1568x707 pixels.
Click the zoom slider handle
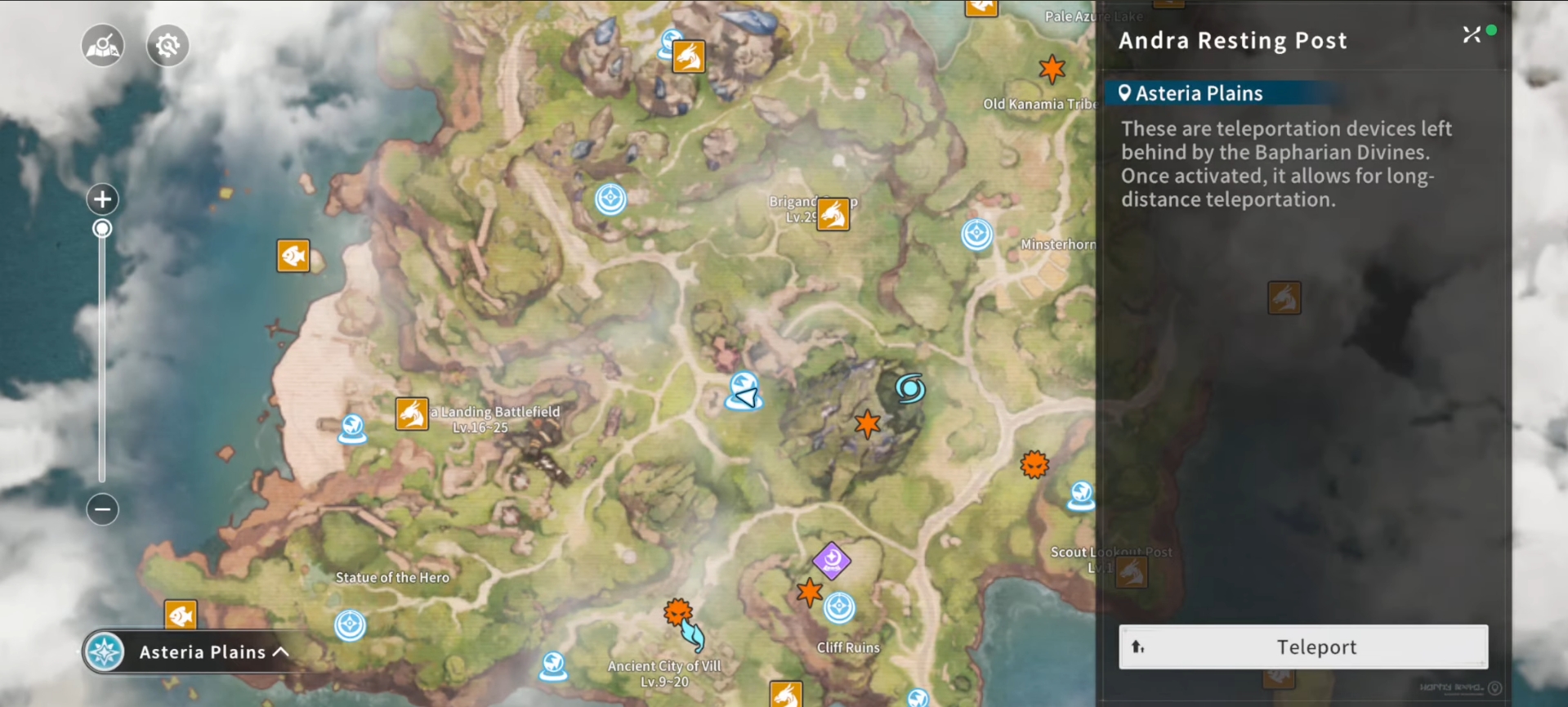[x=102, y=228]
